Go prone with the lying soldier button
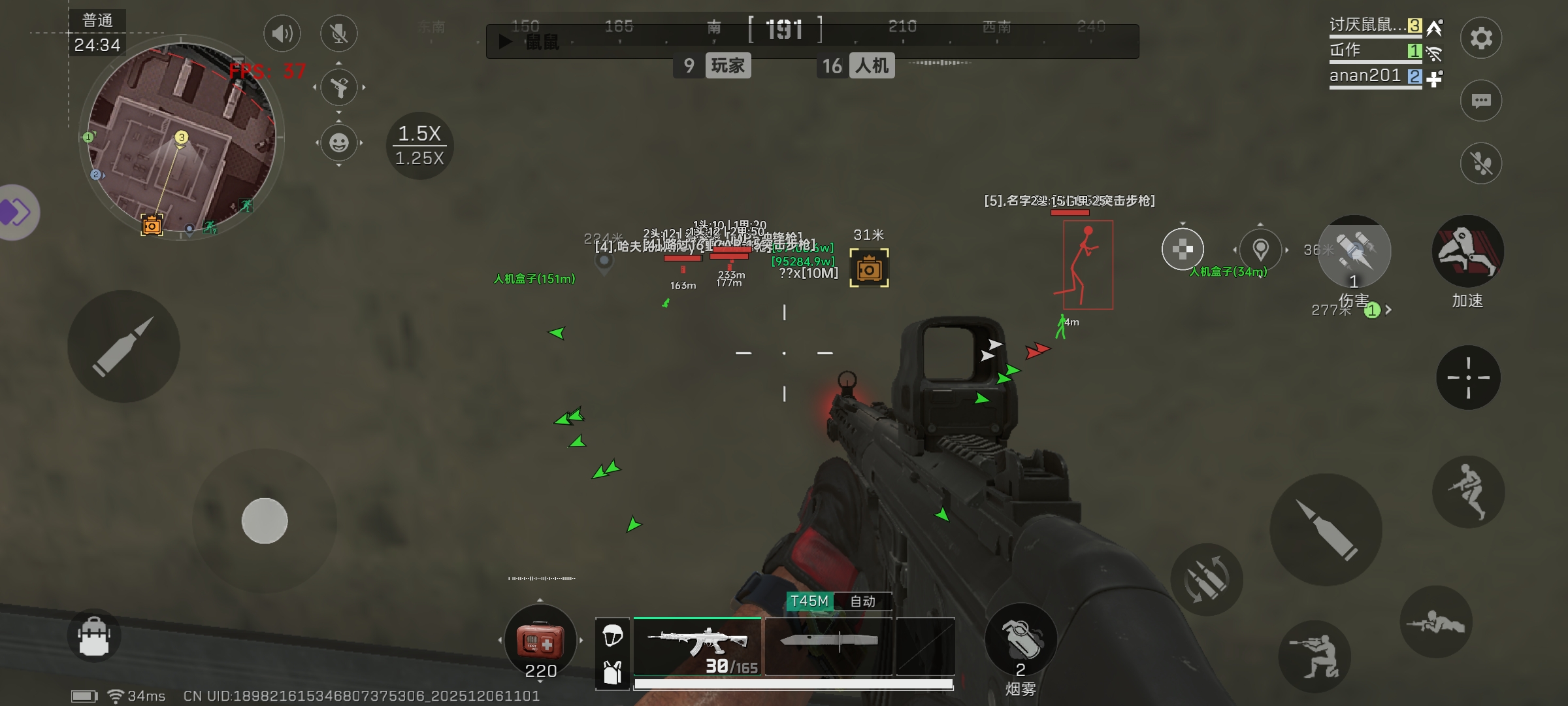The width and height of the screenshot is (1568, 706). coord(1436,622)
